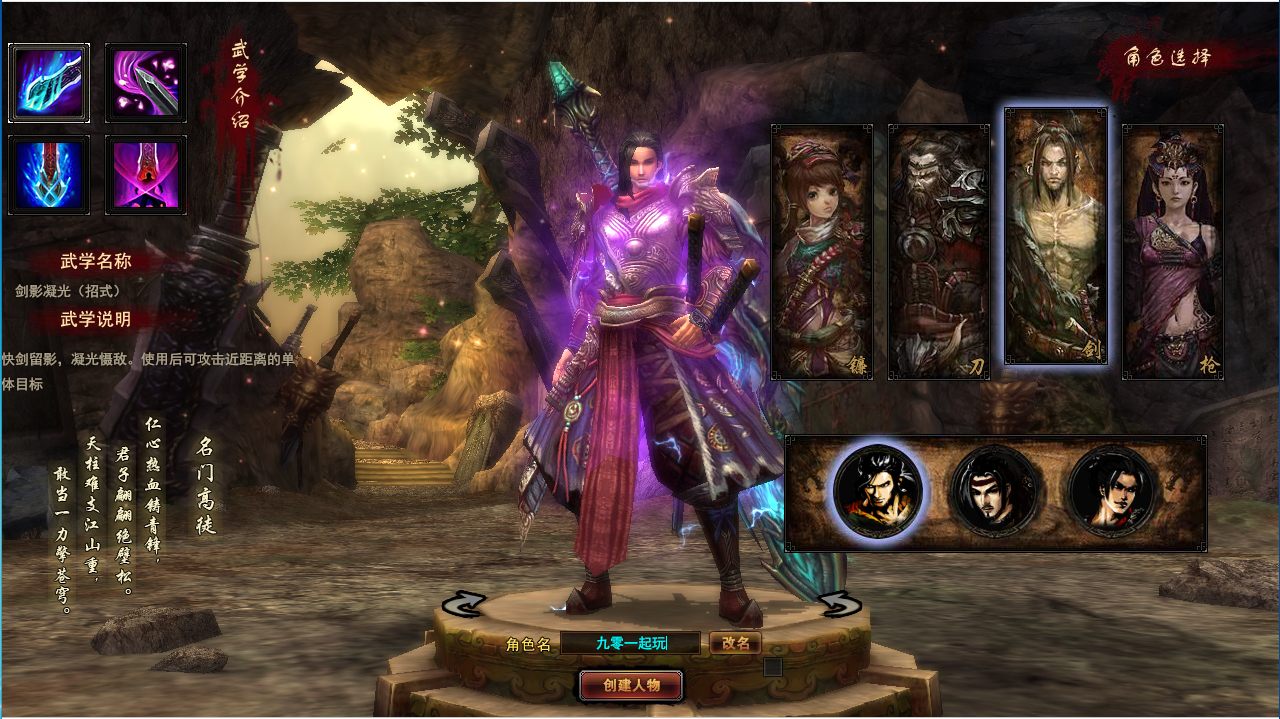Click the character name field
This screenshot has height=719, width=1280.
click(x=631, y=643)
